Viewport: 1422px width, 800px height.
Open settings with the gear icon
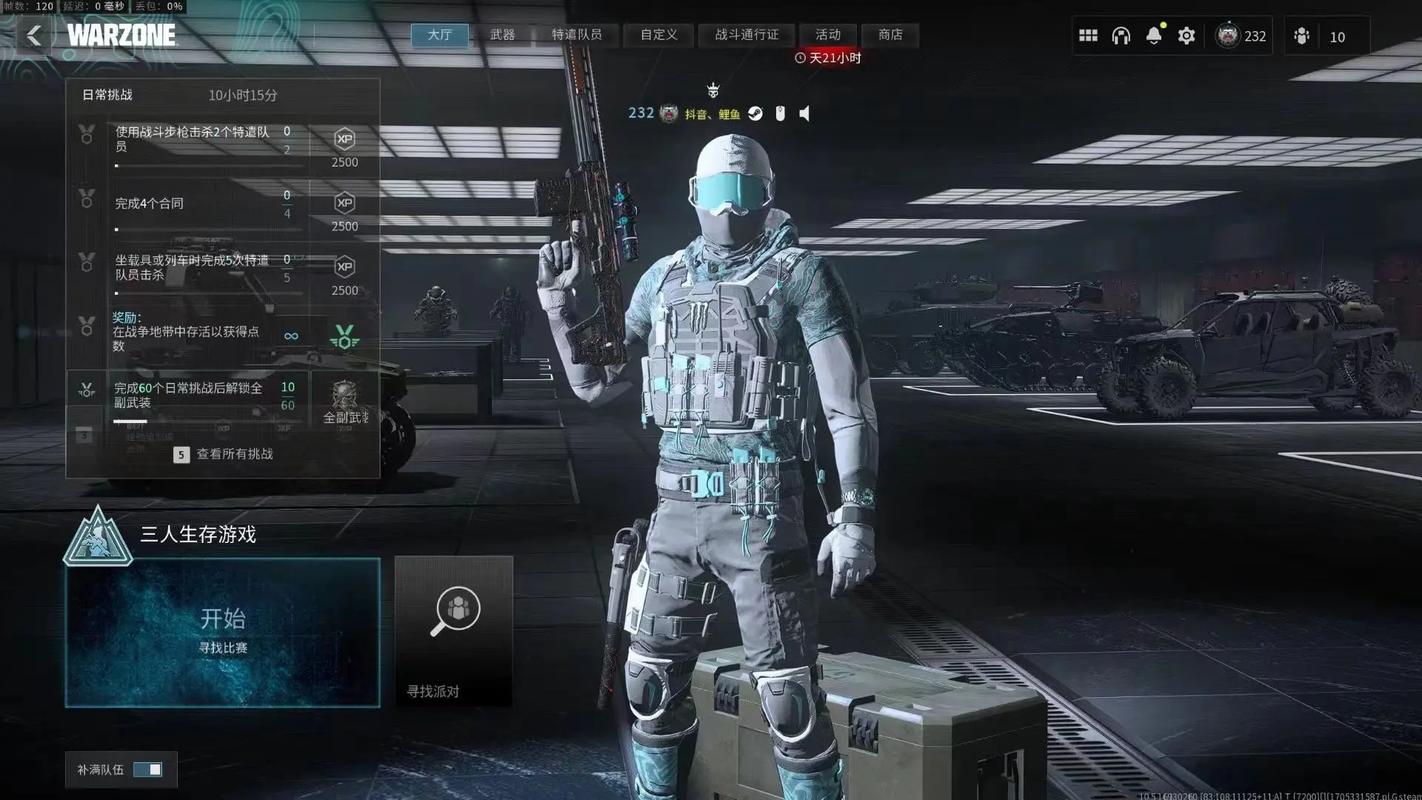tap(1186, 36)
